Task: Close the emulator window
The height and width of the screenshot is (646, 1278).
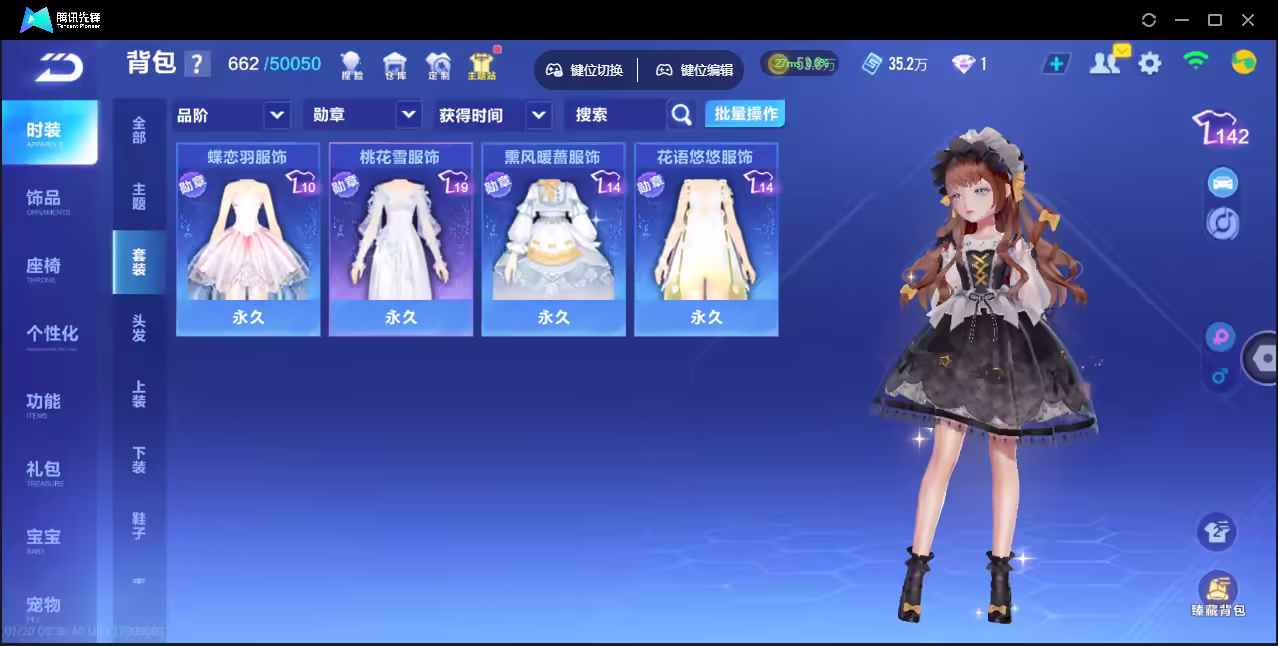Action: [1248, 20]
